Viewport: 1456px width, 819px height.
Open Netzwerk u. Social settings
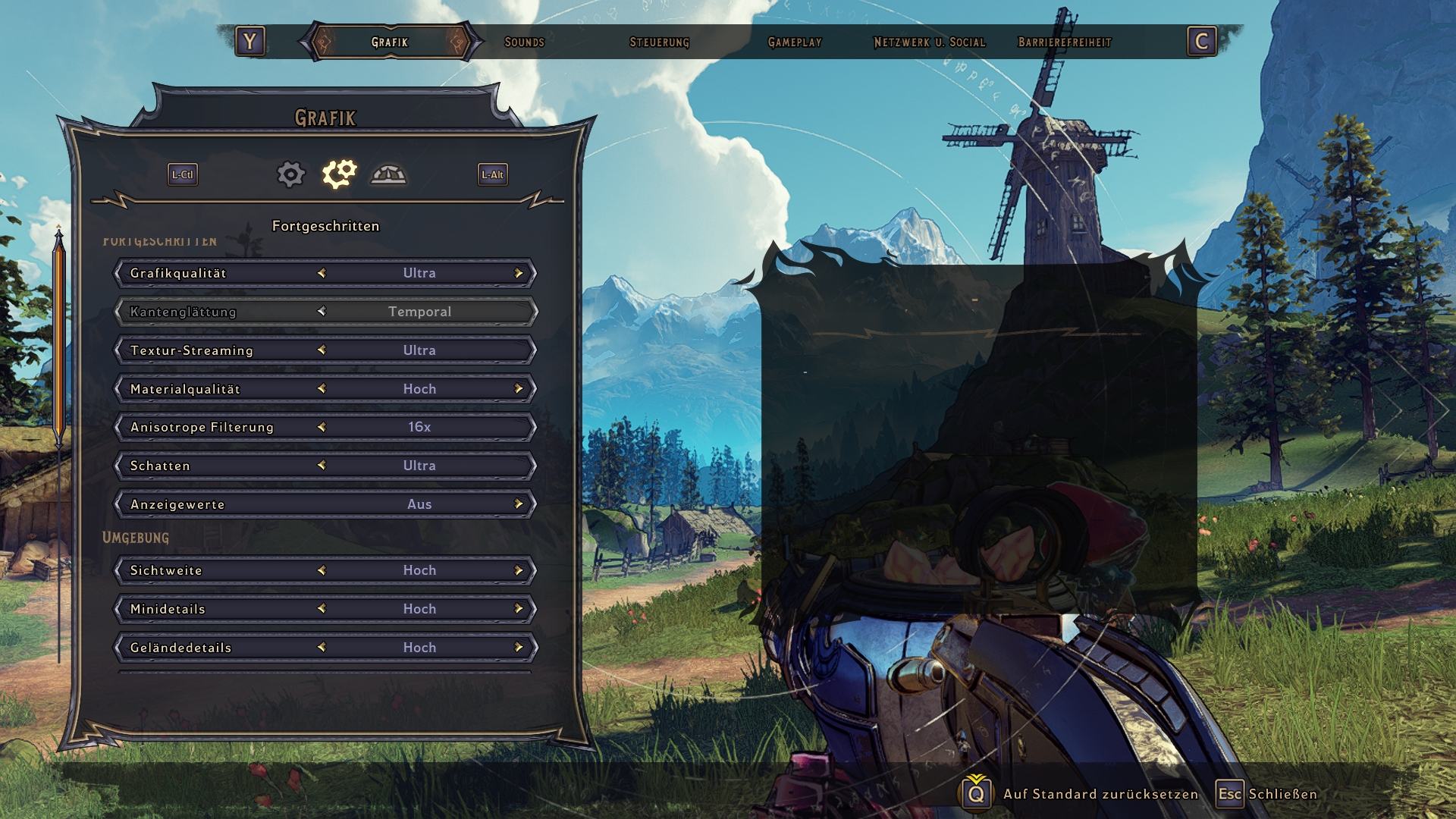(x=929, y=42)
